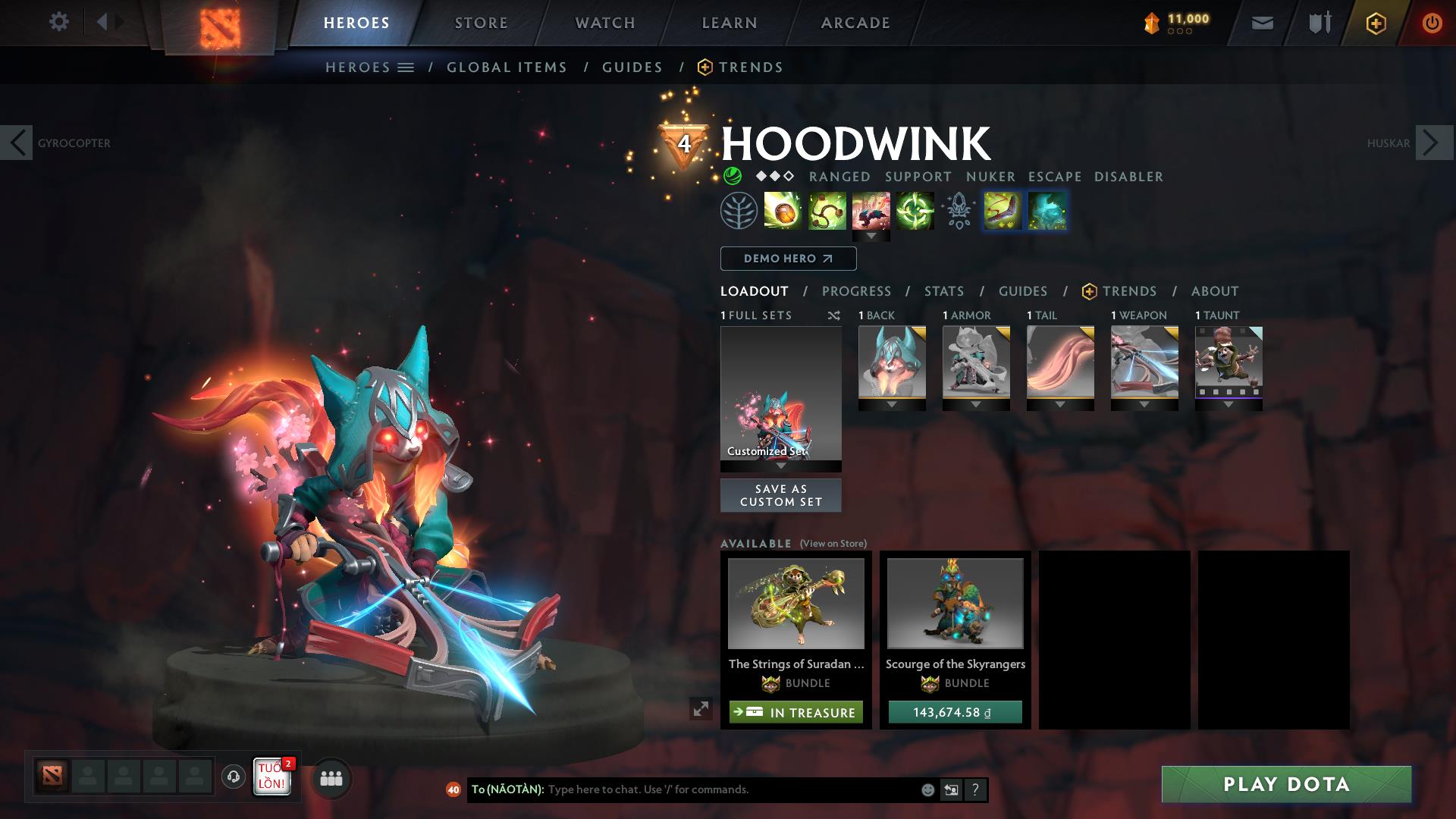Click the View on Store link
Viewport: 1456px width, 819px height.
[x=833, y=544]
